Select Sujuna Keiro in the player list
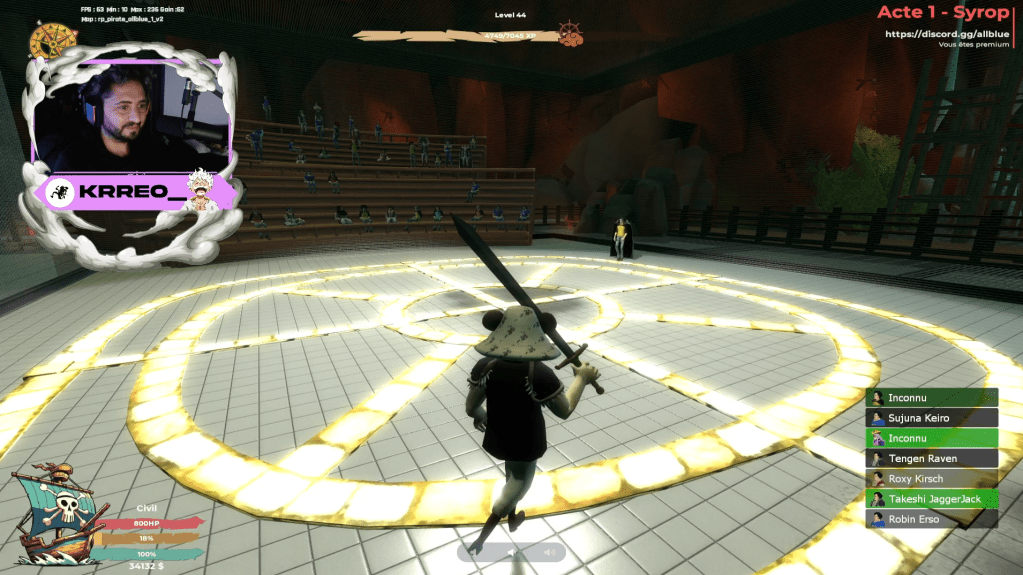 pyautogui.click(x=931, y=418)
